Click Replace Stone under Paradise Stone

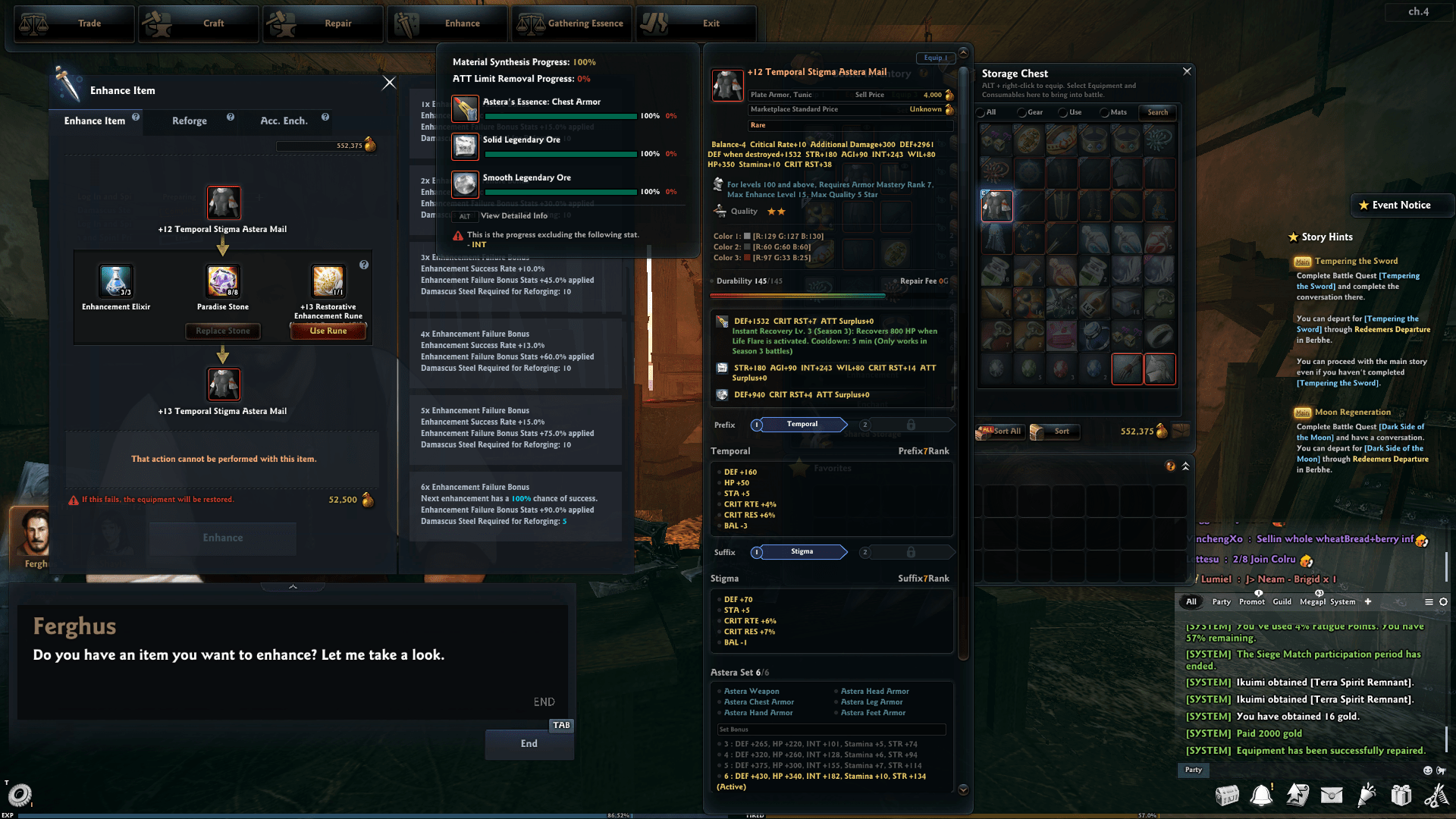click(222, 331)
